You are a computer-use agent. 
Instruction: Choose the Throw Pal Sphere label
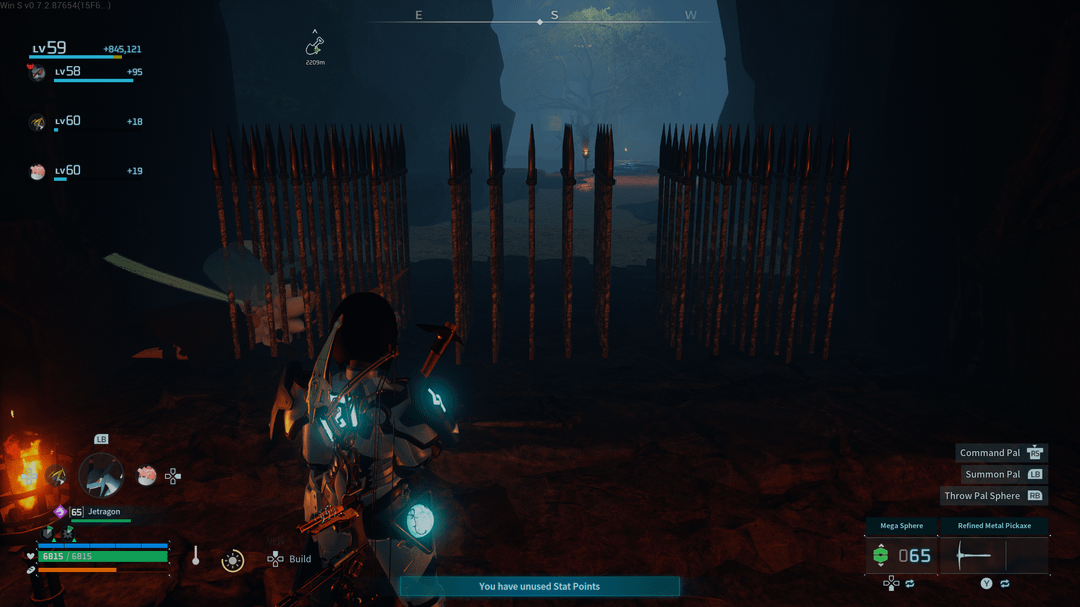click(982, 496)
